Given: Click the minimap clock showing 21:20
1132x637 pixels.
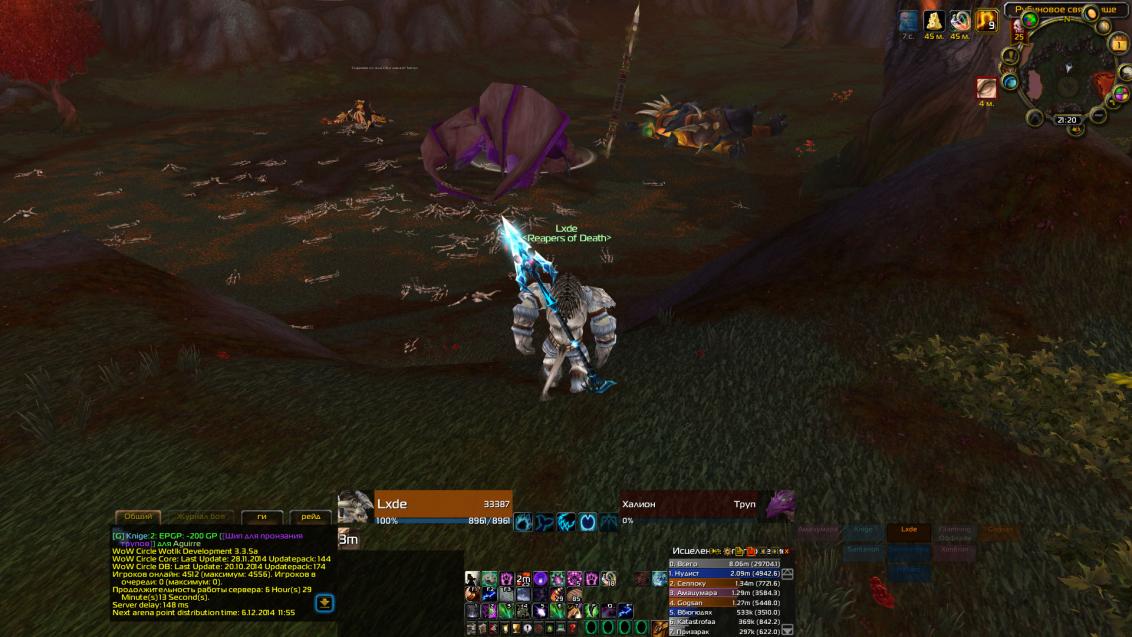Looking at the screenshot, I should click(1067, 120).
